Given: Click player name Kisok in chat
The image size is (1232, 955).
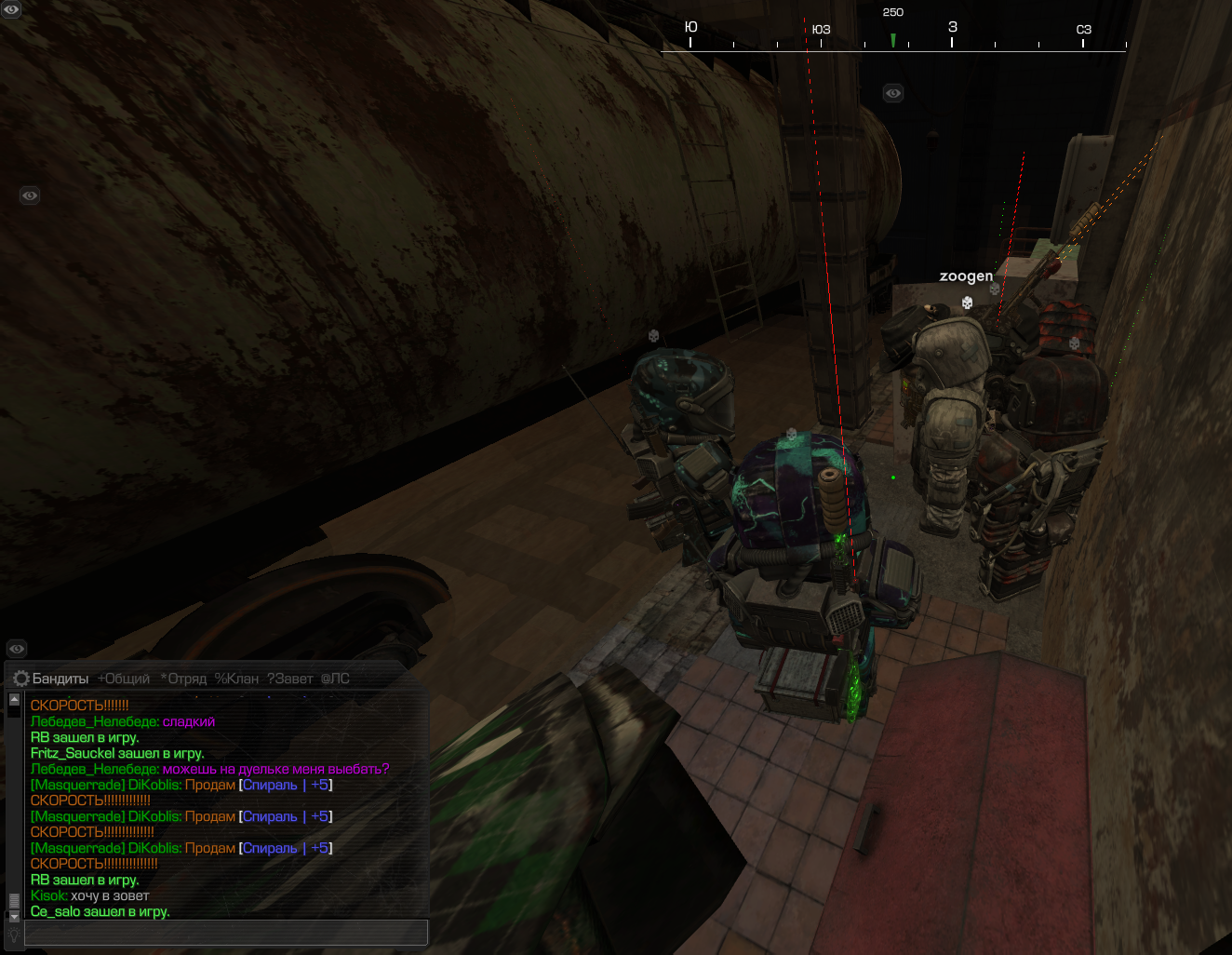Looking at the screenshot, I should click(x=48, y=895).
